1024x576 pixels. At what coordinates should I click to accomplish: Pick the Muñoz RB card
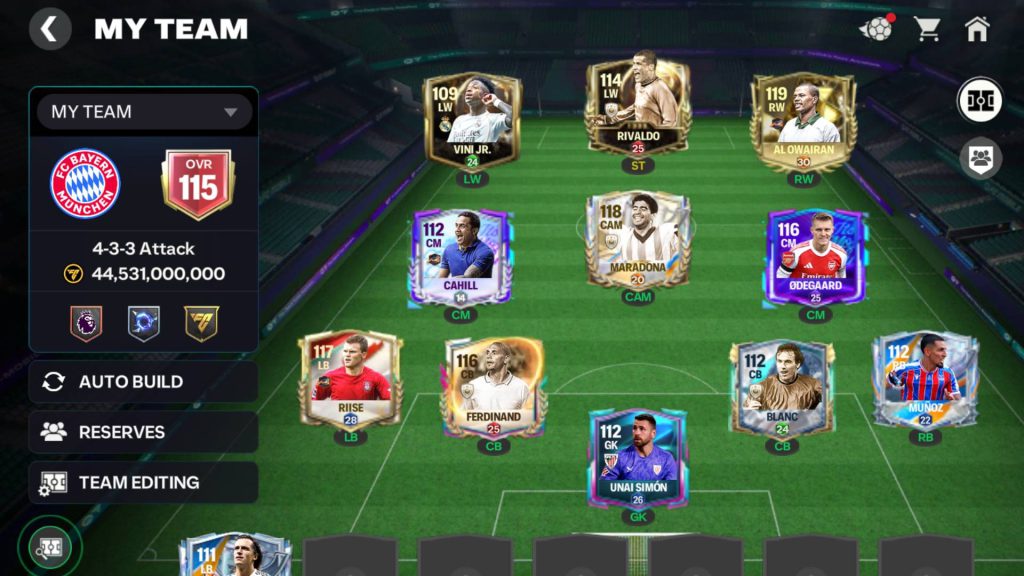click(925, 380)
